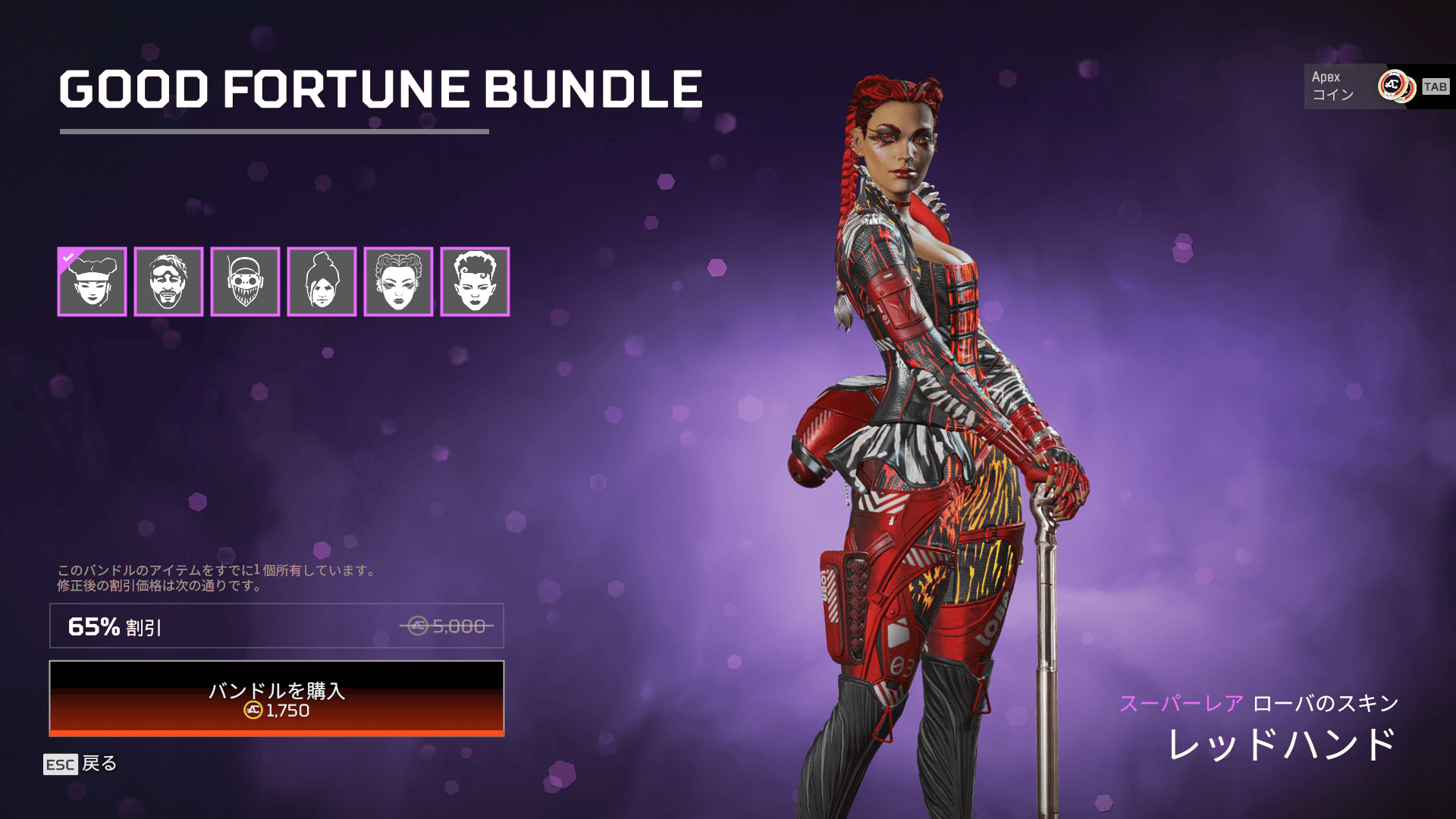Select the Loba skin with braided hair
1456x819 pixels.
click(398, 281)
